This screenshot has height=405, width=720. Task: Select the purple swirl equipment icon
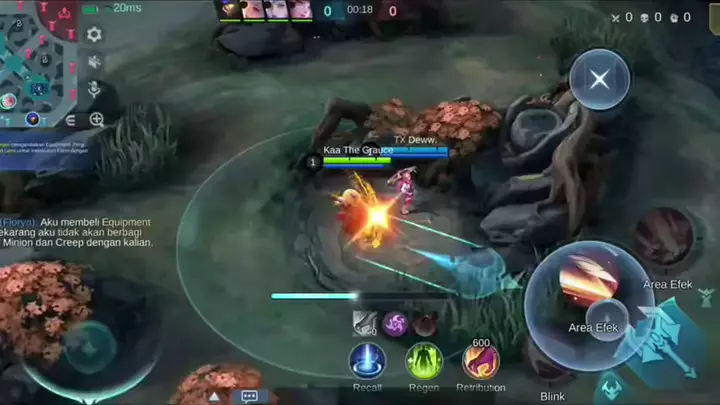click(x=394, y=323)
